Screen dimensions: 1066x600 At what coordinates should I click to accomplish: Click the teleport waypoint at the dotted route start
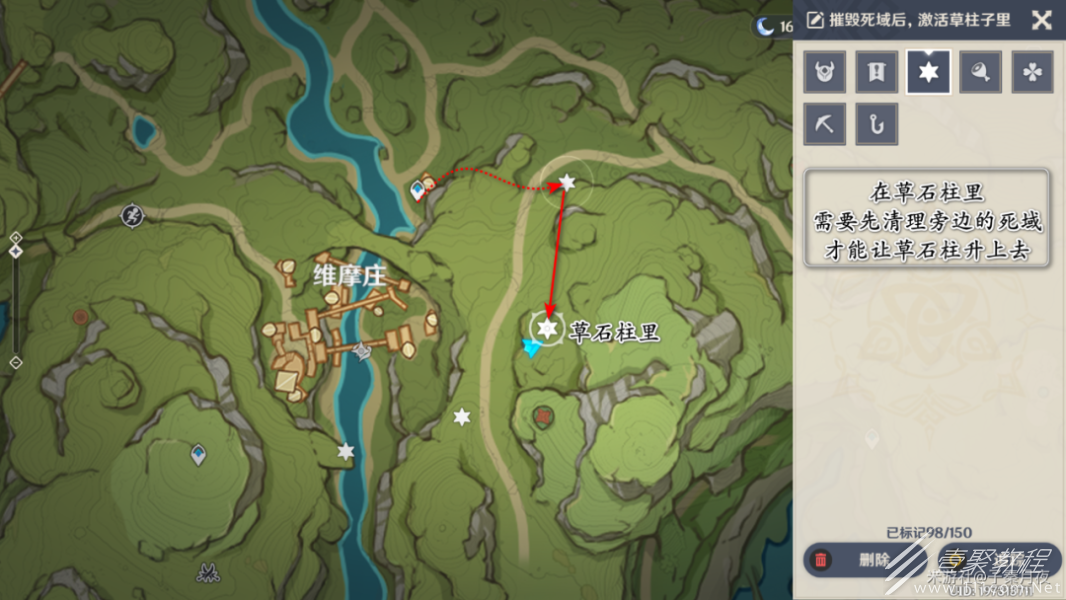click(x=418, y=188)
